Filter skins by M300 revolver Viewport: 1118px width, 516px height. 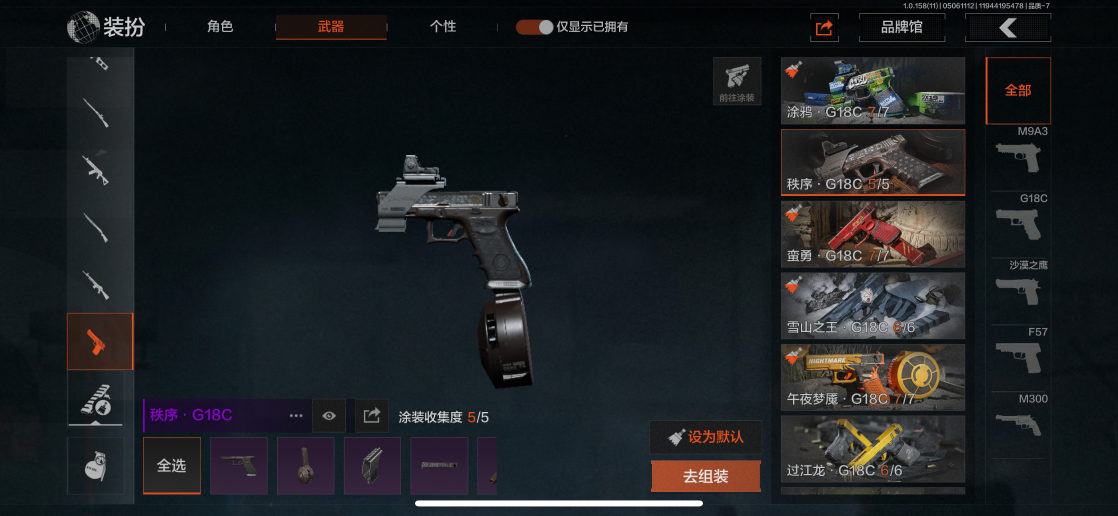tap(1018, 418)
